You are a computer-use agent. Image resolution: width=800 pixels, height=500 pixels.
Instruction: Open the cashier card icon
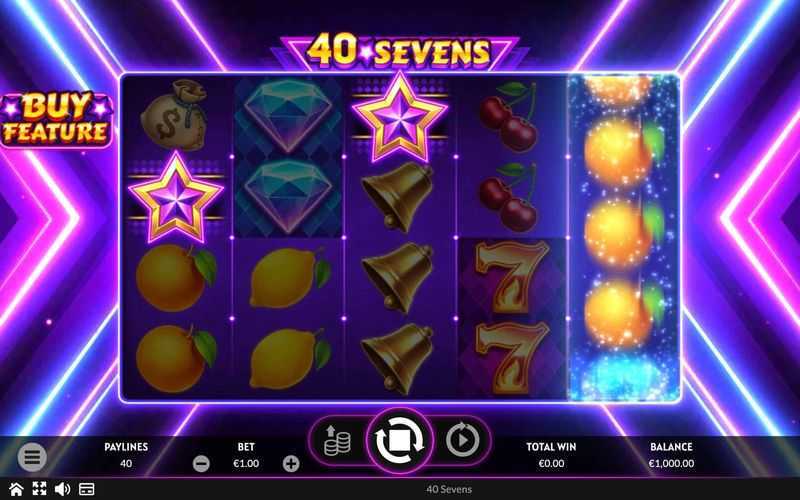point(86,489)
